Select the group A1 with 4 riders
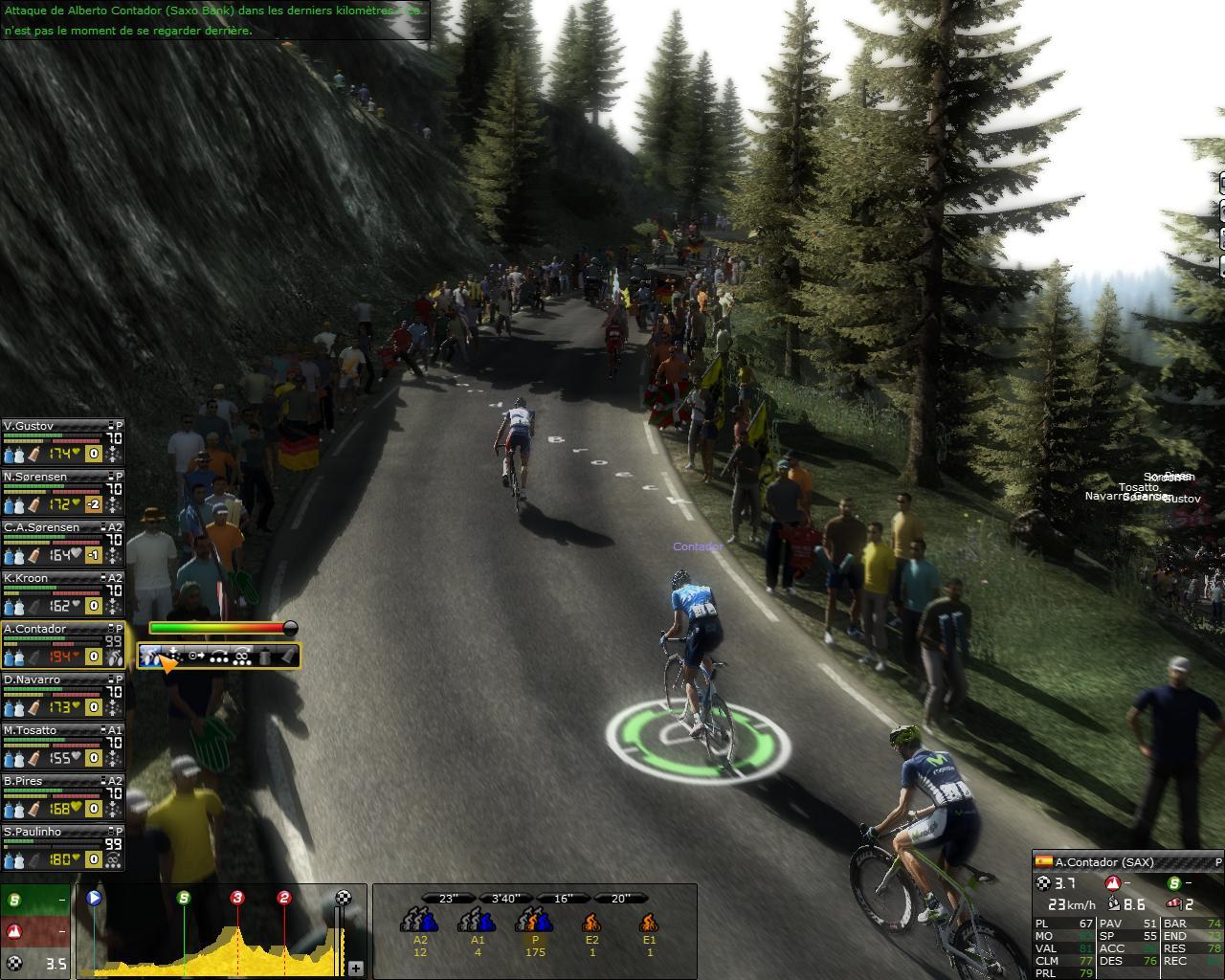The height and width of the screenshot is (980, 1225). click(x=477, y=925)
